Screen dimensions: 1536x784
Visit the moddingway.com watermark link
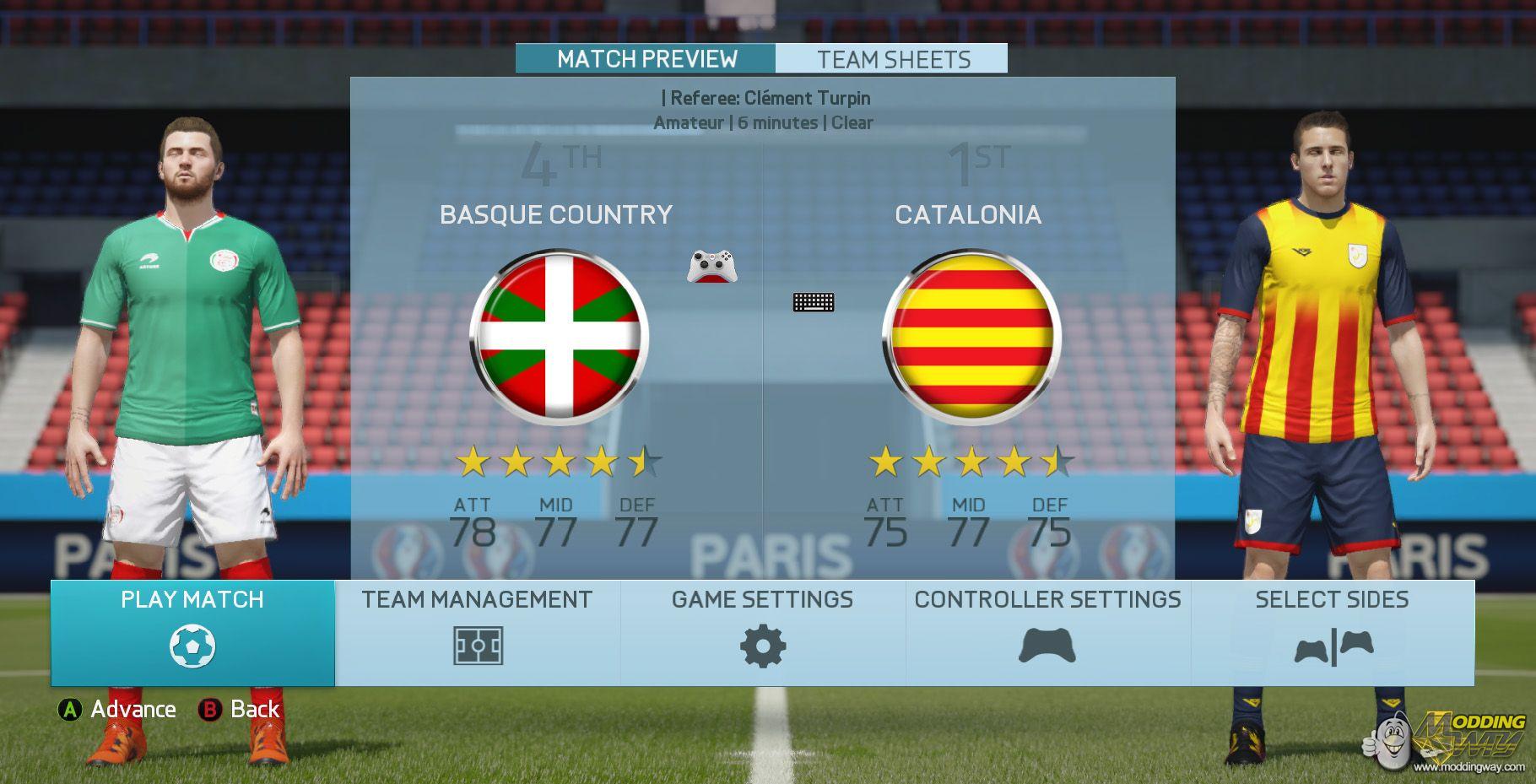pyautogui.click(x=1469, y=767)
